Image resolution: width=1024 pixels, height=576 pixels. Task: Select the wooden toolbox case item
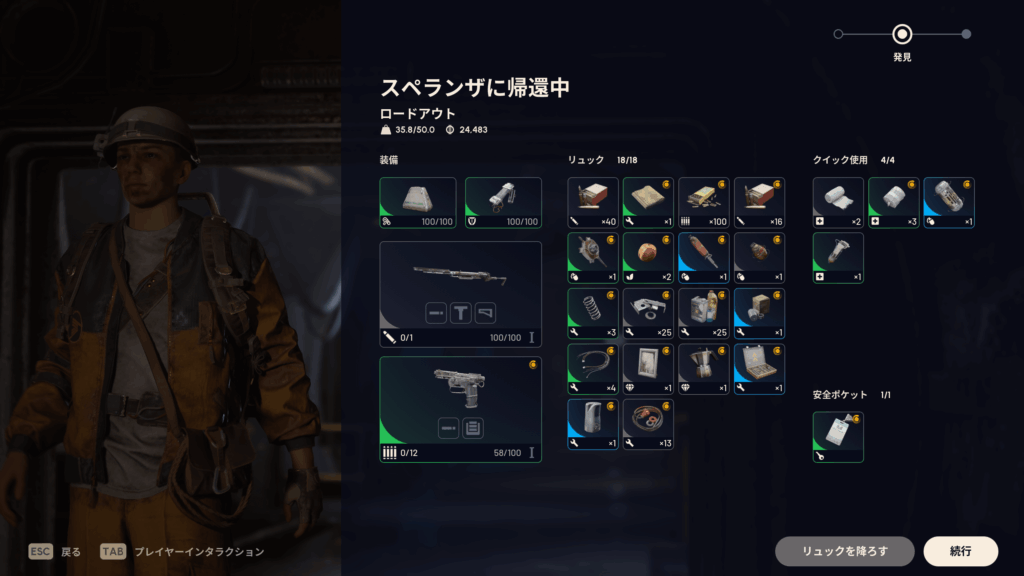[x=759, y=369]
